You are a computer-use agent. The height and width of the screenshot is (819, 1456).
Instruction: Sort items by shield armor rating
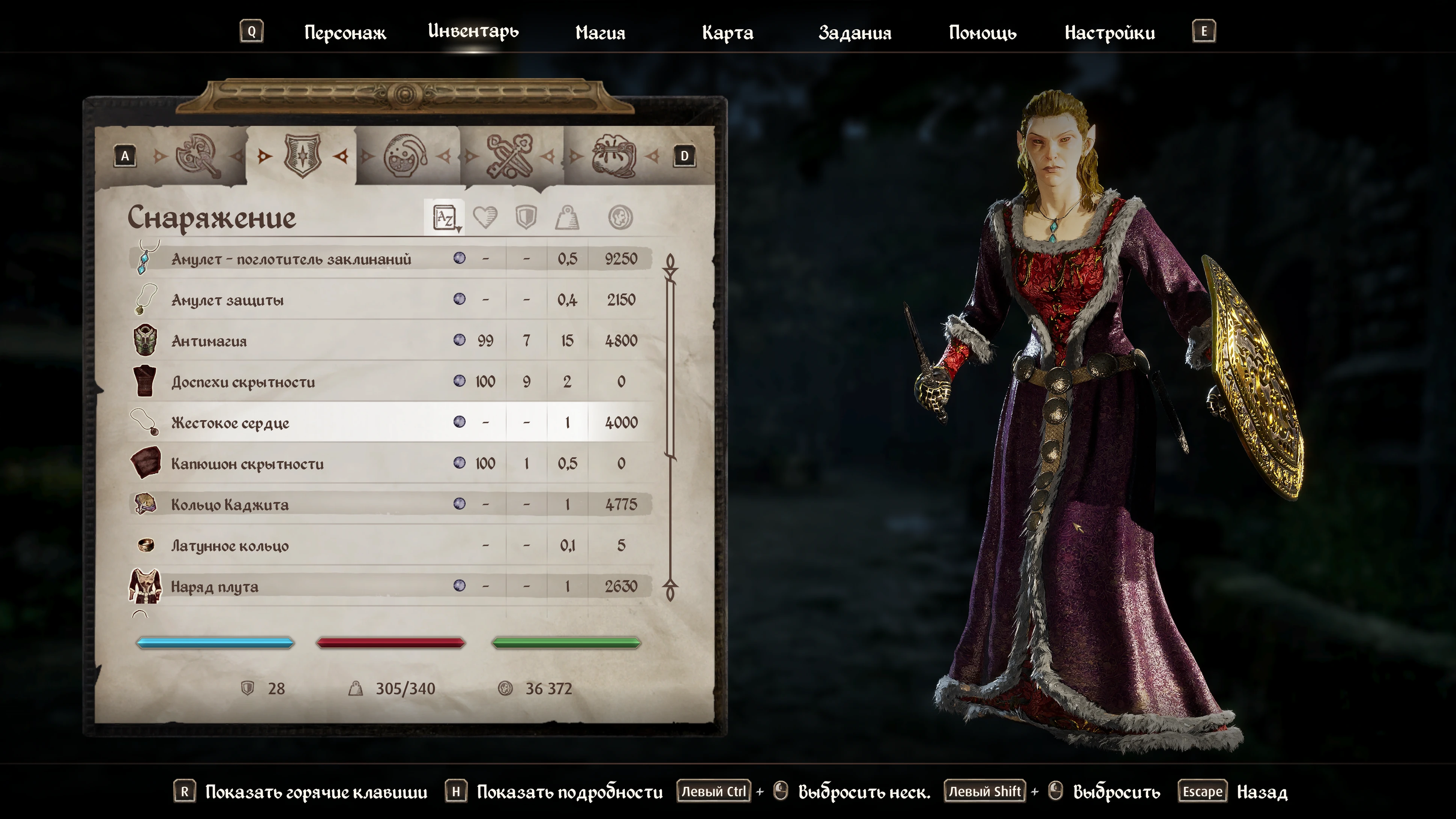coord(526,217)
